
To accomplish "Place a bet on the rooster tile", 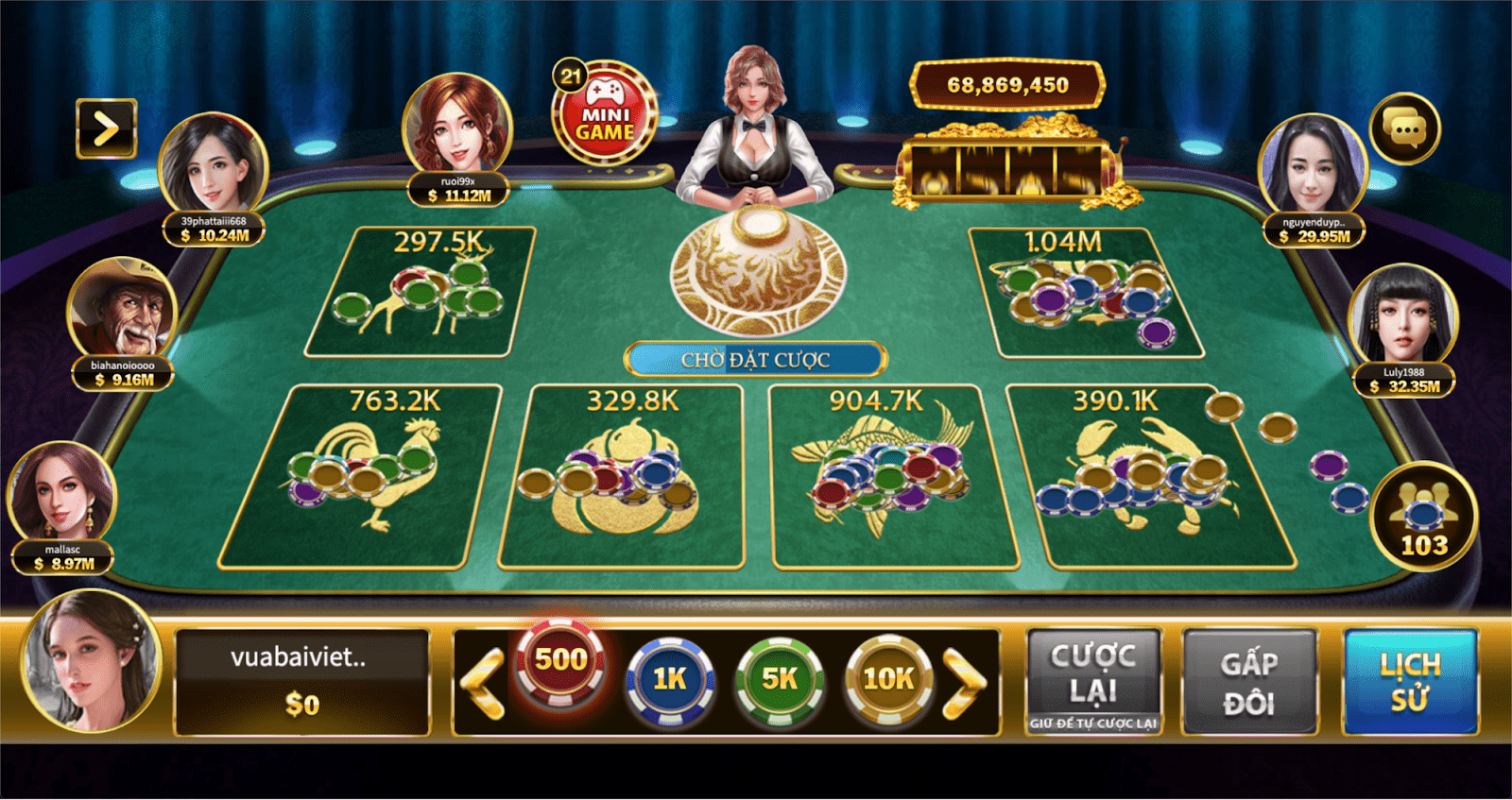I will pyautogui.click(x=364, y=477).
